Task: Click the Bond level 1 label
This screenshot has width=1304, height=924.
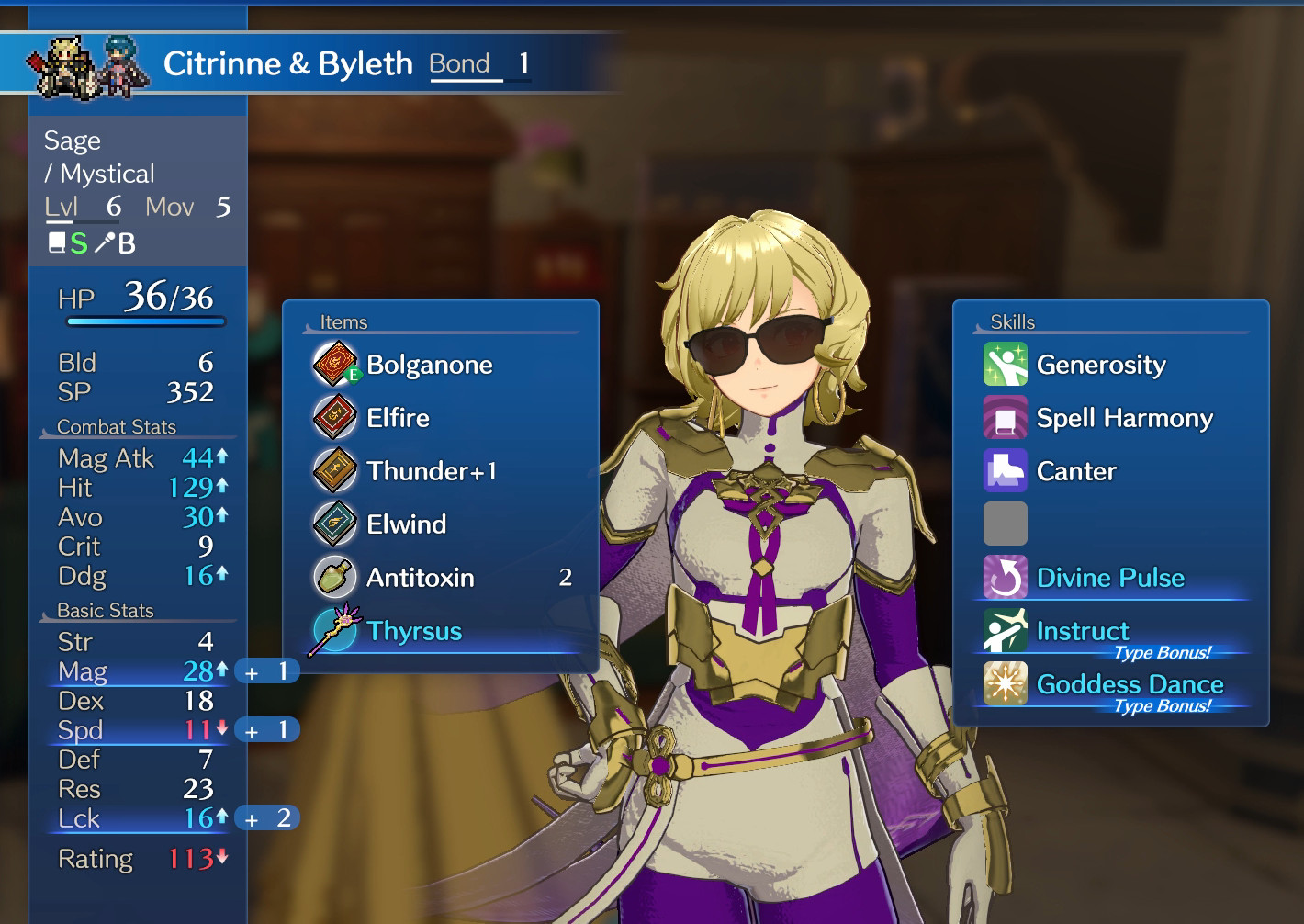Action: [x=476, y=63]
